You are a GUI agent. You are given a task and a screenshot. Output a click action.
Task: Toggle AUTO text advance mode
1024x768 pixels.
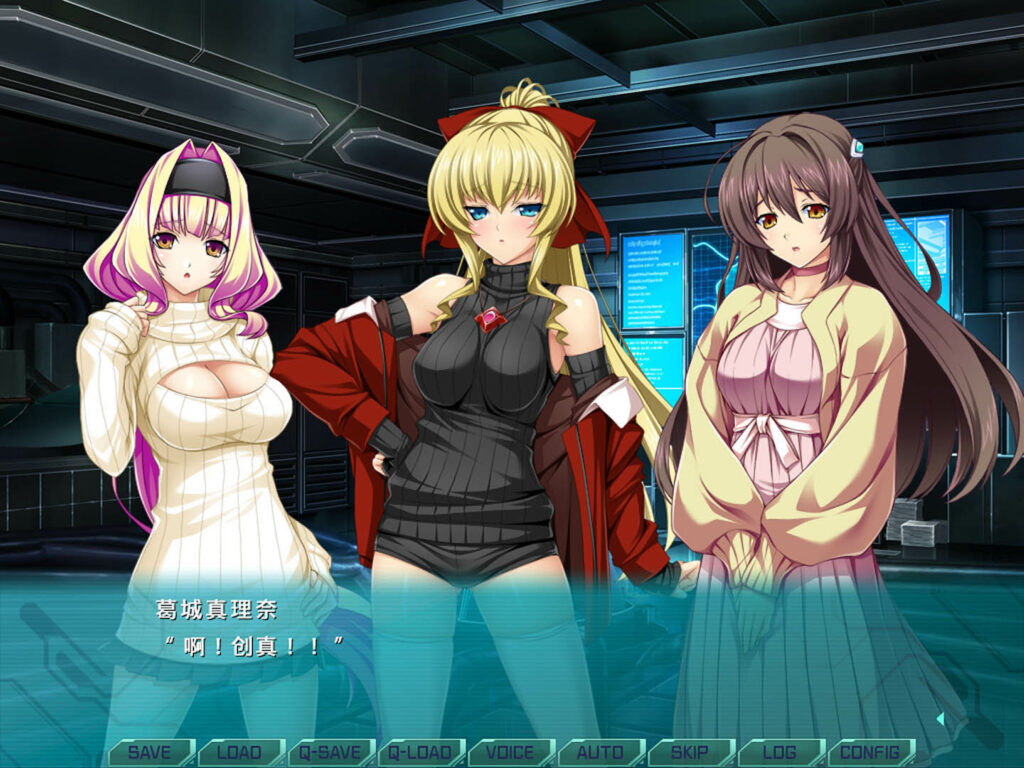600,752
